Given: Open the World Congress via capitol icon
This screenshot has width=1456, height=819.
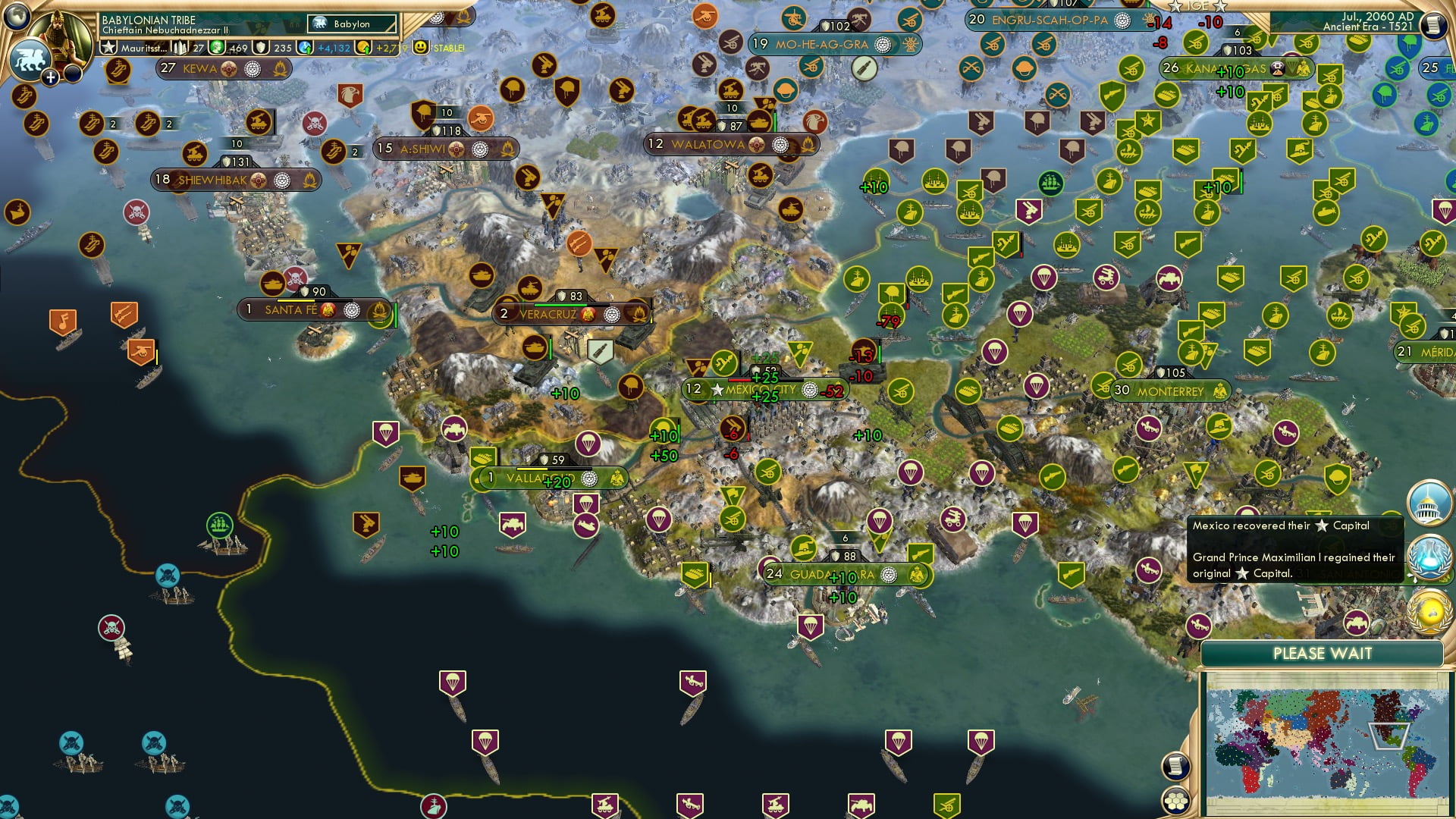Looking at the screenshot, I should [1426, 504].
